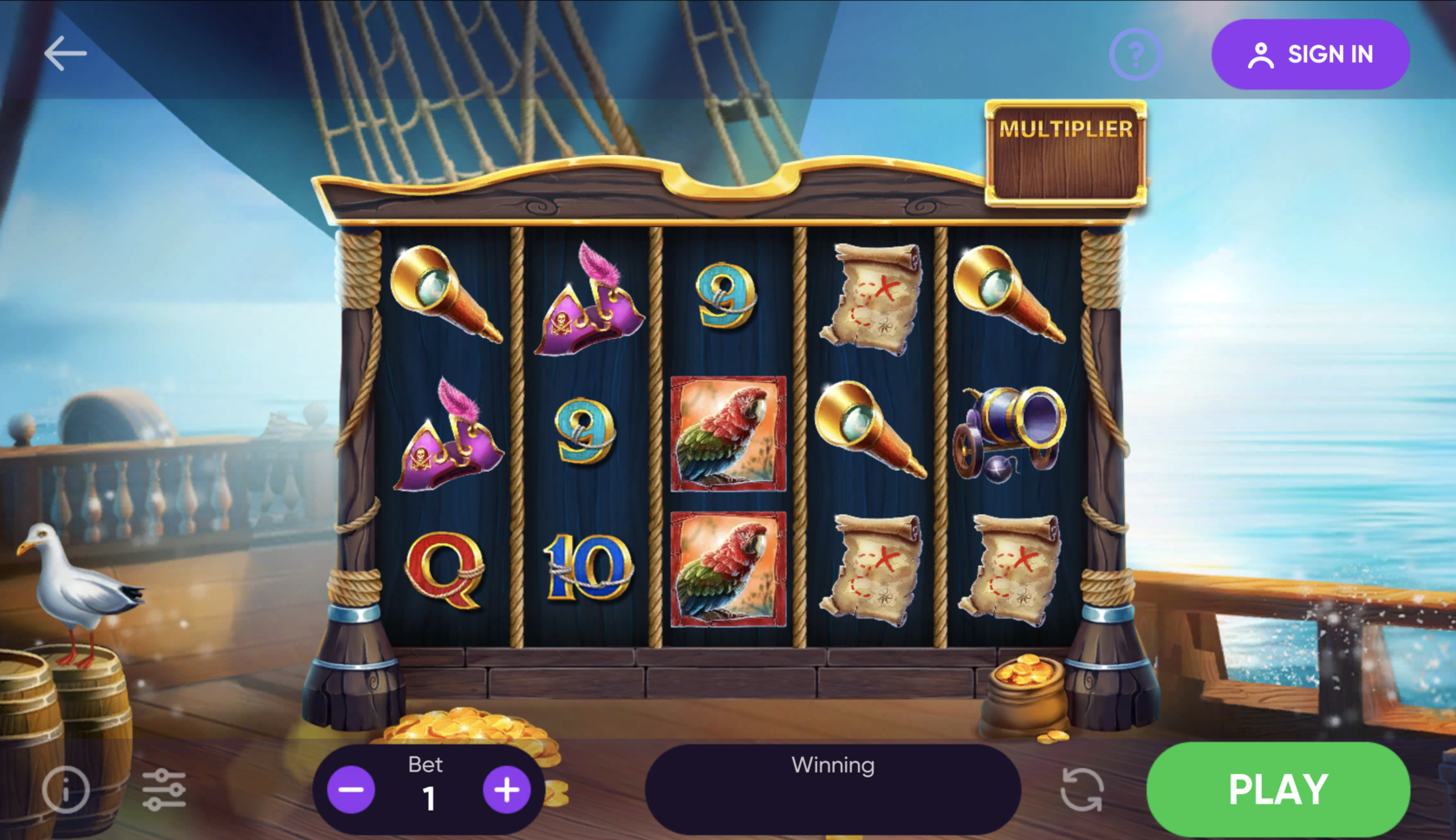The width and height of the screenshot is (1456, 840).
Task: Click the help question mark icon
Action: (1134, 54)
